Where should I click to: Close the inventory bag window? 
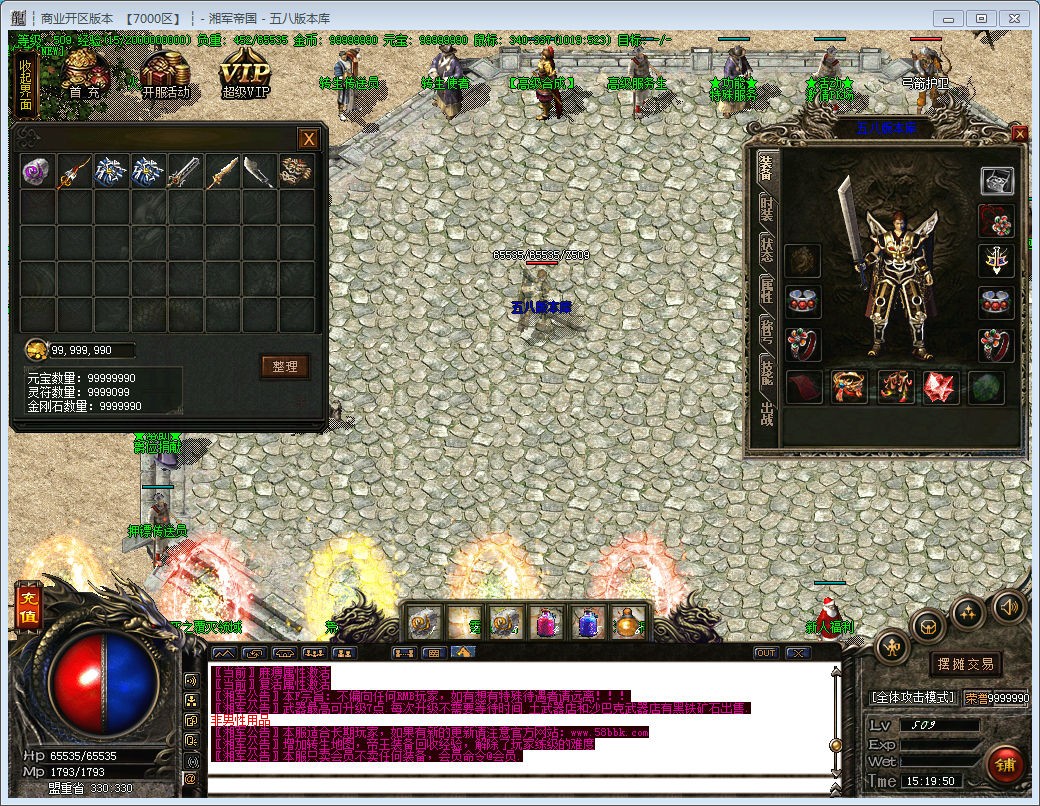[309, 139]
